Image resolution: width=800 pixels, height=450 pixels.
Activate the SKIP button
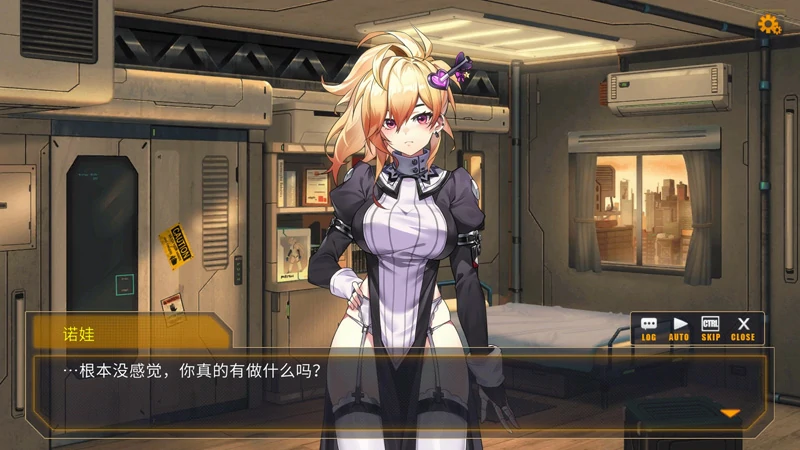tap(711, 328)
